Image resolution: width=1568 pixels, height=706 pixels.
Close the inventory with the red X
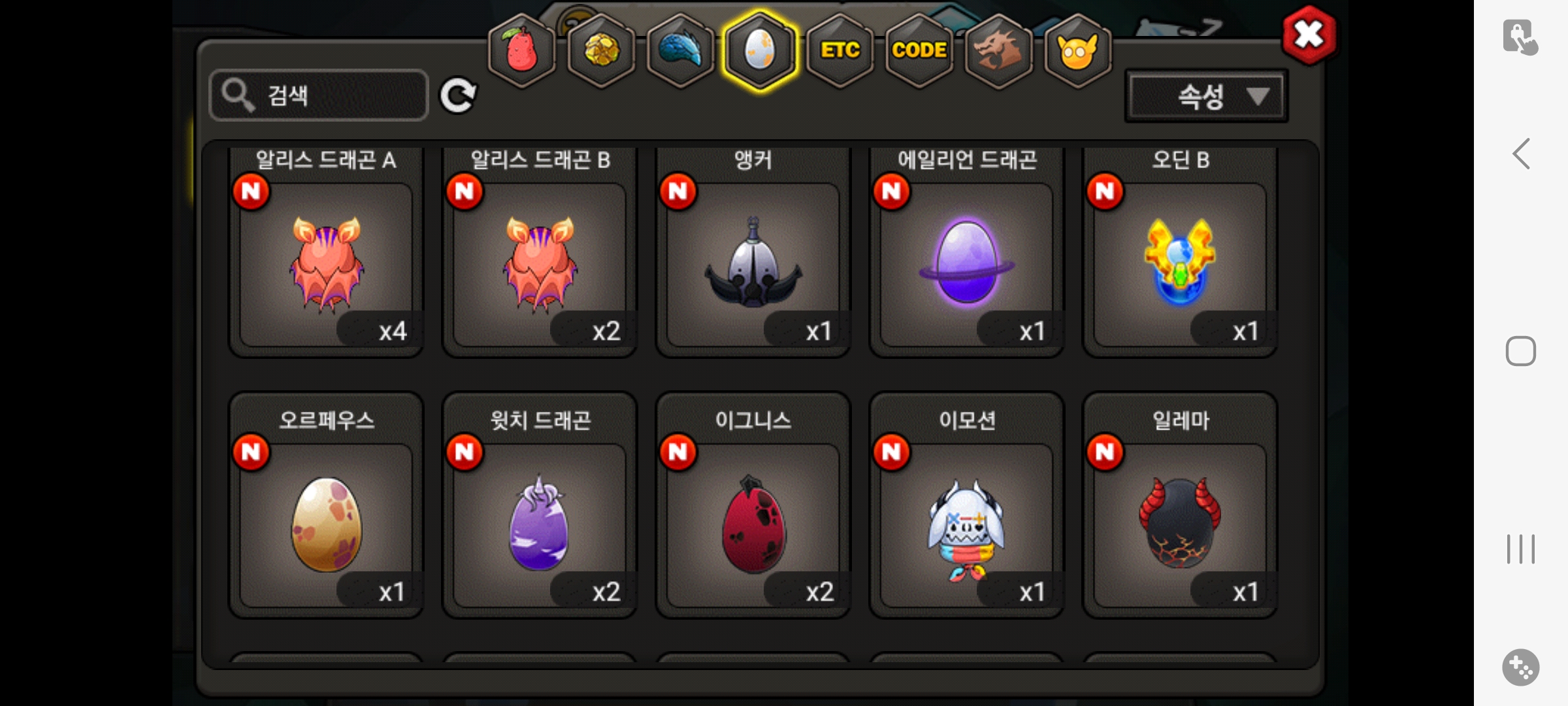coord(1309,35)
